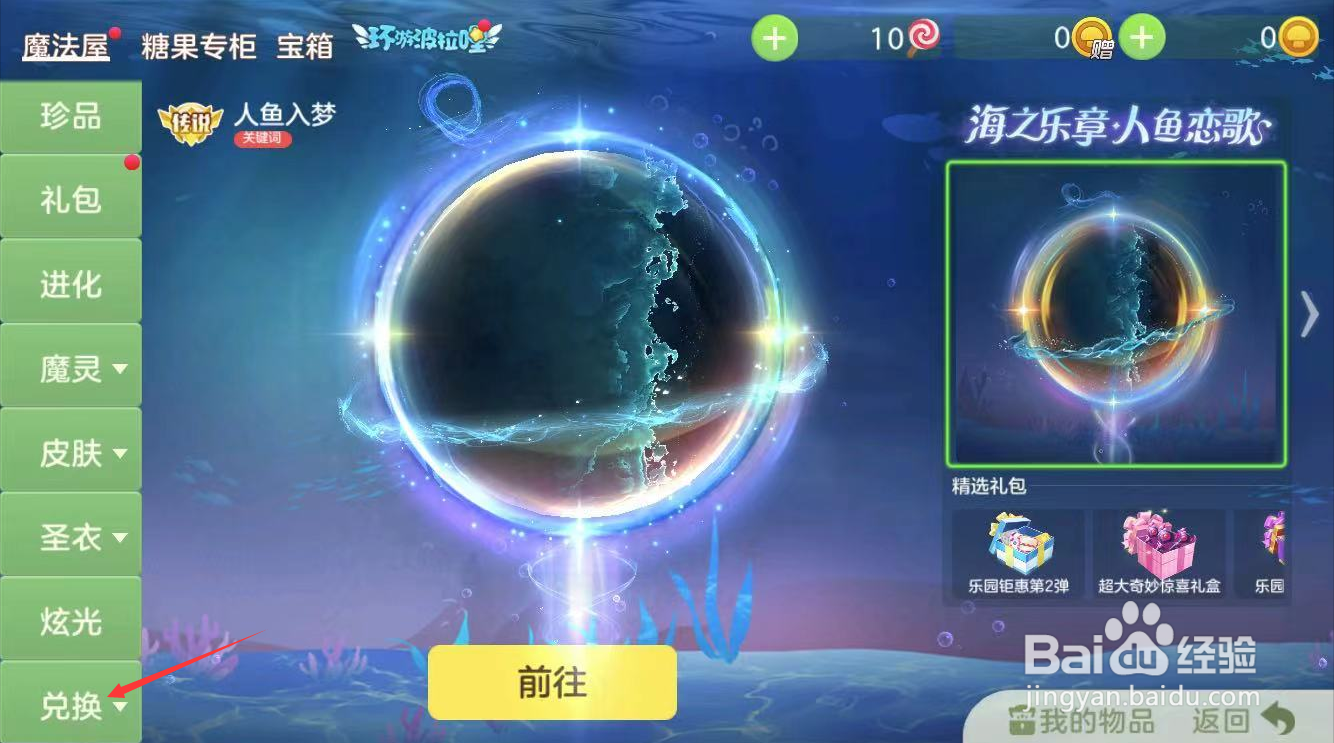This screenshot has width=1334, height=743.
Task: Select the 人鱼恋歌 featured thumbnail
Action: click(x=1115, y=313)
